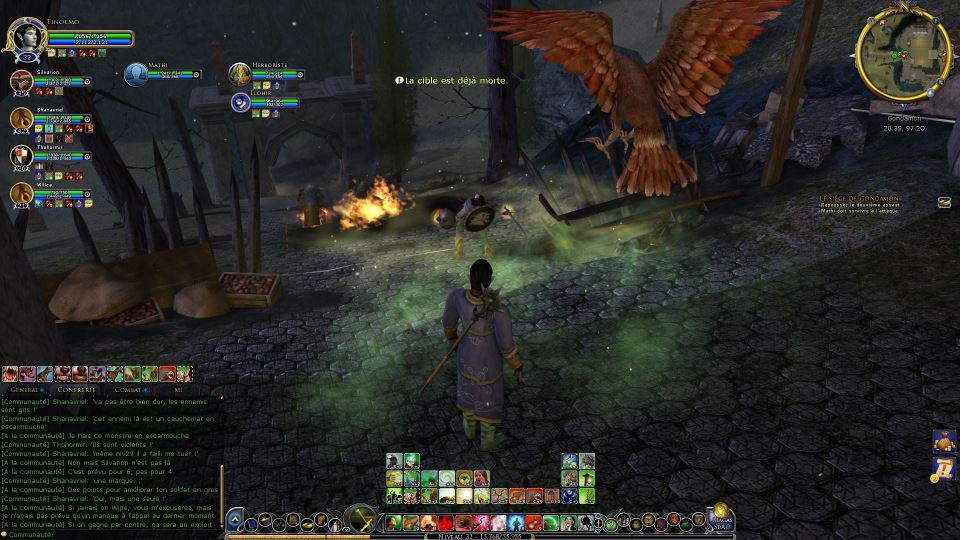The height and width of the screenshot is (540, 960).
Task: Switch to the Confrerie chat tab
Action: 75,390
